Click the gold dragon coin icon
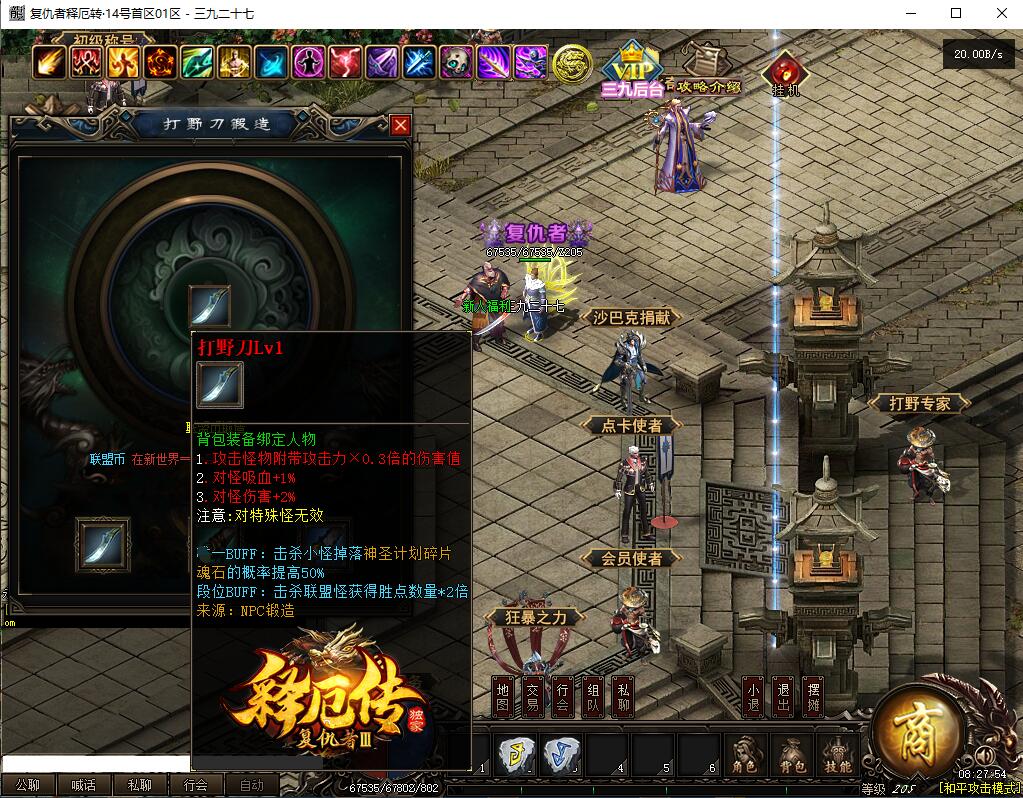The image size is (1023, 798). 572,64
